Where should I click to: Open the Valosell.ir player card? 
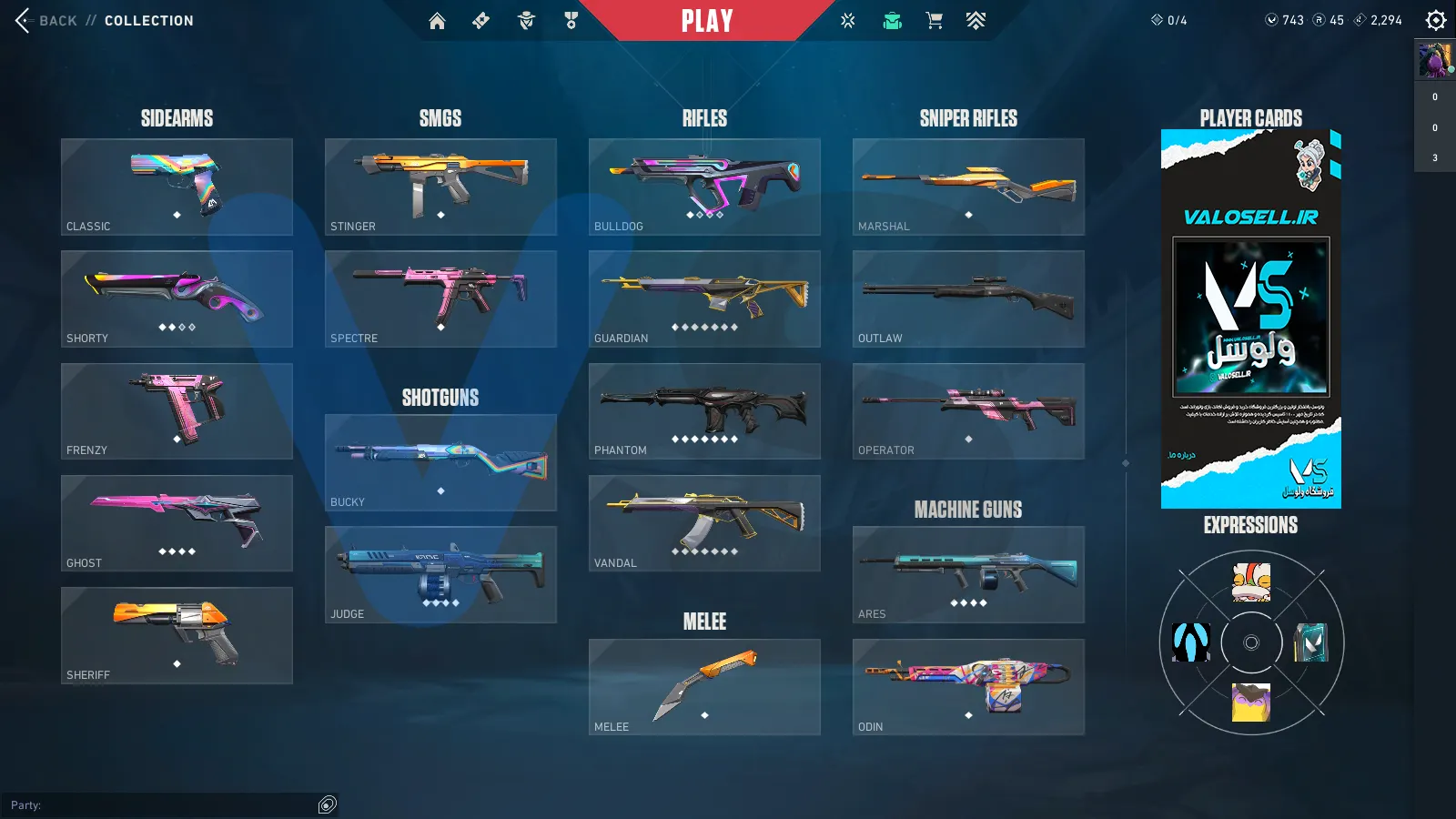[1250, 318]
